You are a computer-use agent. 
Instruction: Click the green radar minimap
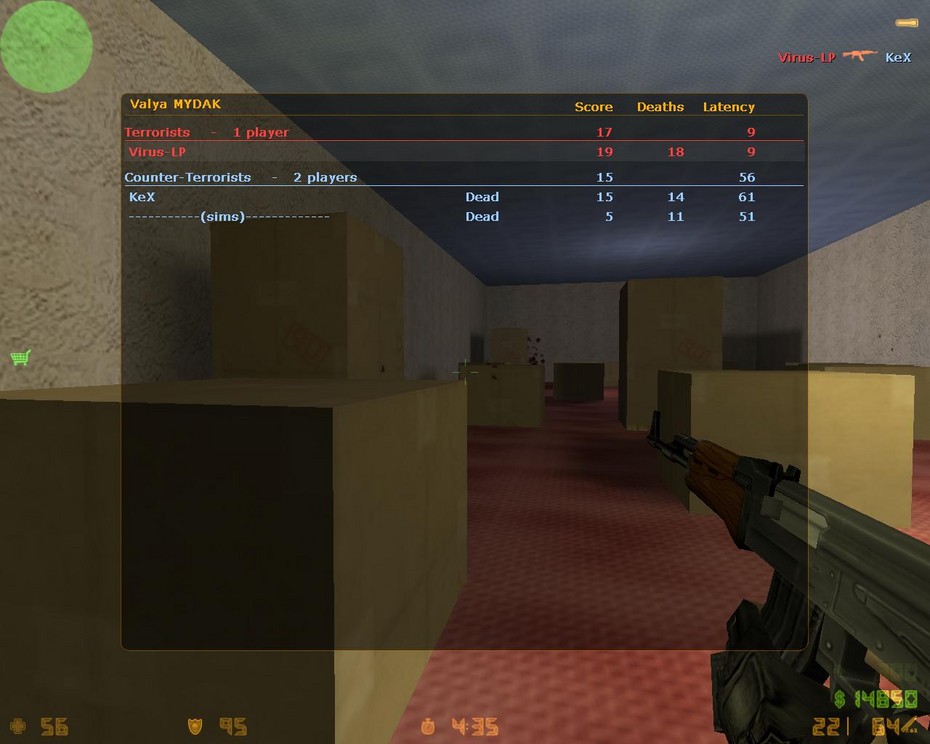(x=46, y=47)
